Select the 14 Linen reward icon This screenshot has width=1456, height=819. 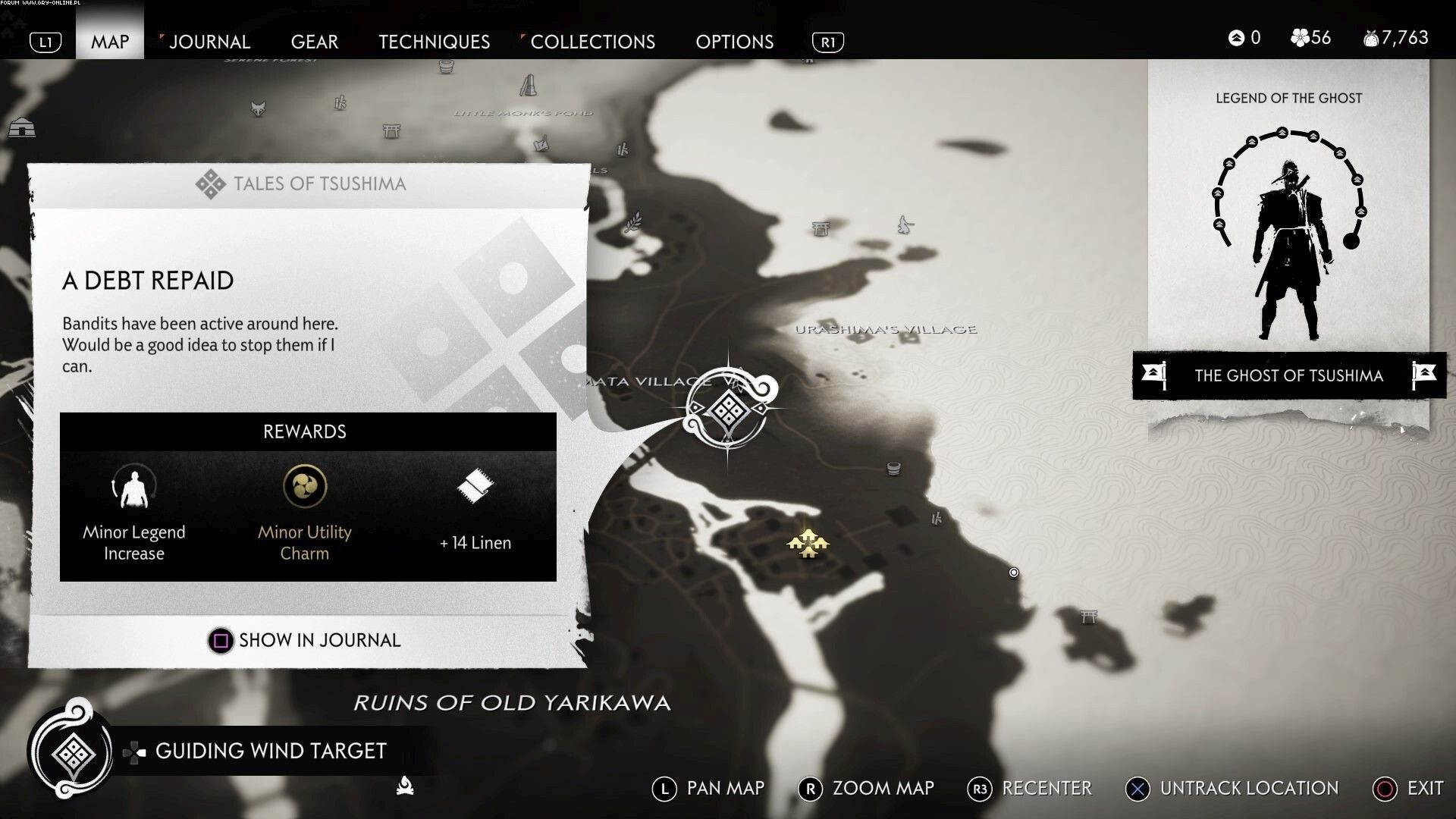(x=475, y=486)
